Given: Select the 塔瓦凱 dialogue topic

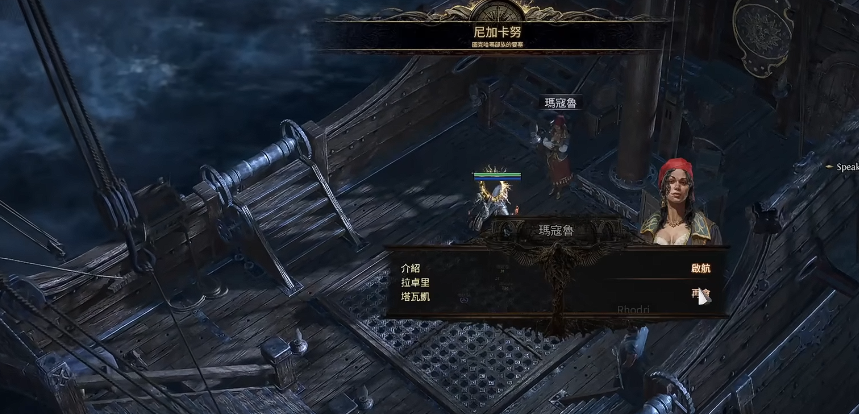Looking at the screenshot, I should 415,297.
